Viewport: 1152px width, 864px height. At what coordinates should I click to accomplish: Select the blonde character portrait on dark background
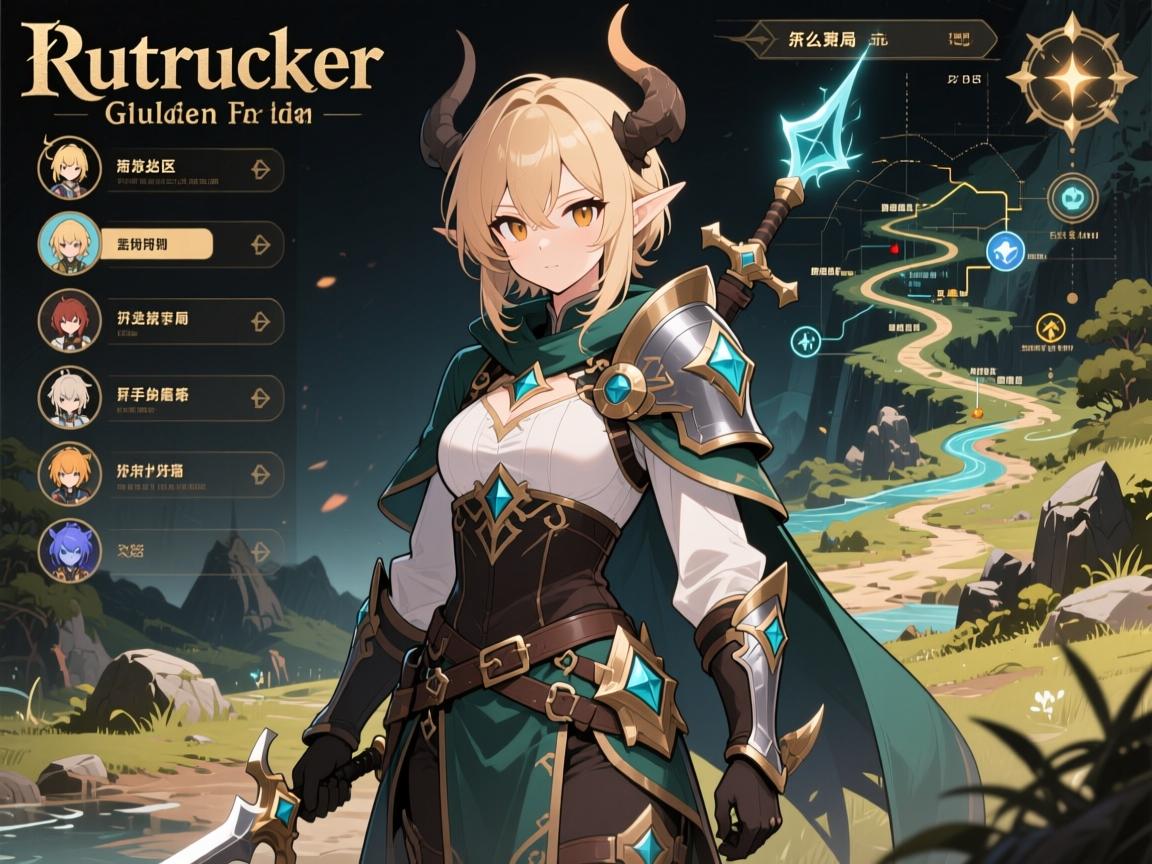pyautogui.click(x=68, y=168)
